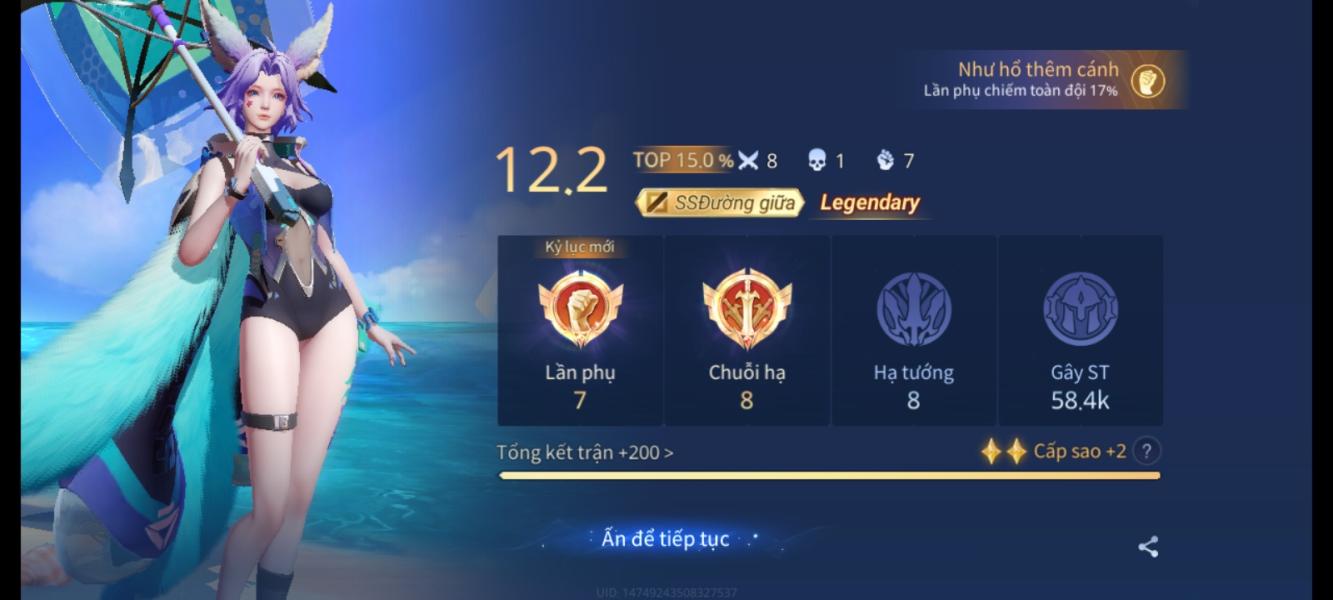The image size is (1333, 600).
Task: Open the share icon
Action: click(x=1148, y=547)
